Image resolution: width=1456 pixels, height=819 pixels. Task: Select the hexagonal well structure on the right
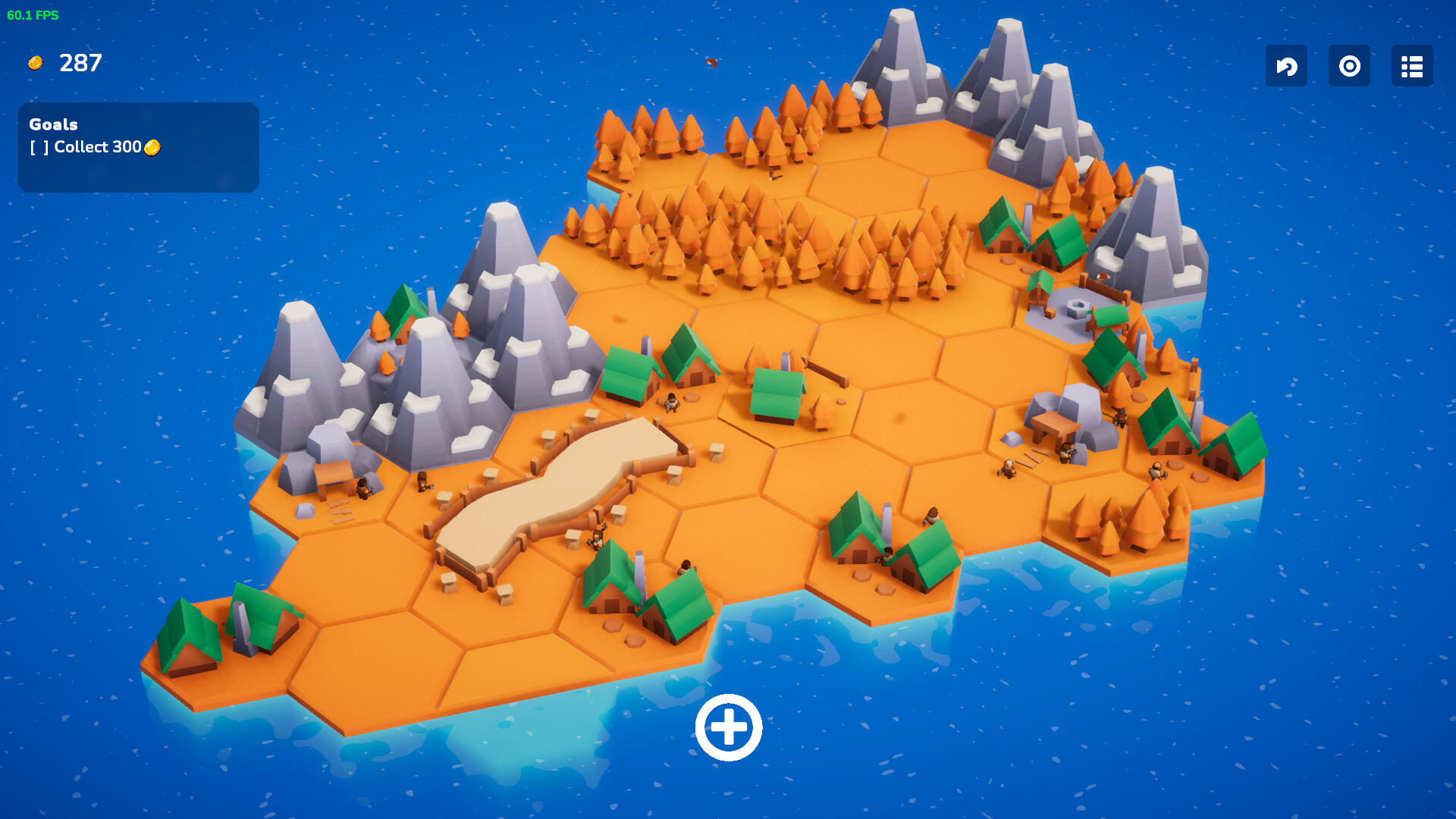1076,306
